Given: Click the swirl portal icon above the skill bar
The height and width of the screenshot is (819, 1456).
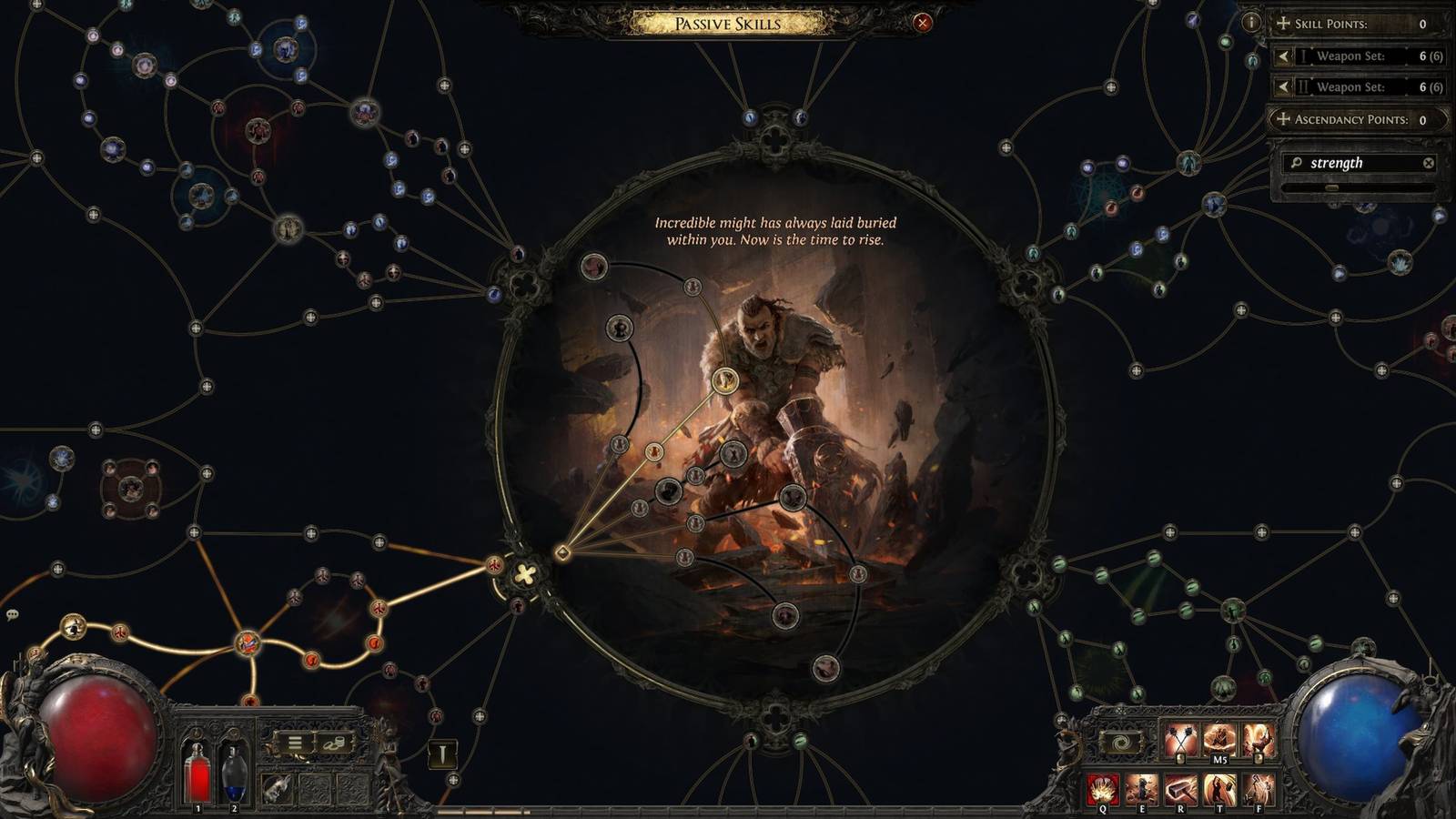Looking at the screenshot, I should click(1121, 741).
